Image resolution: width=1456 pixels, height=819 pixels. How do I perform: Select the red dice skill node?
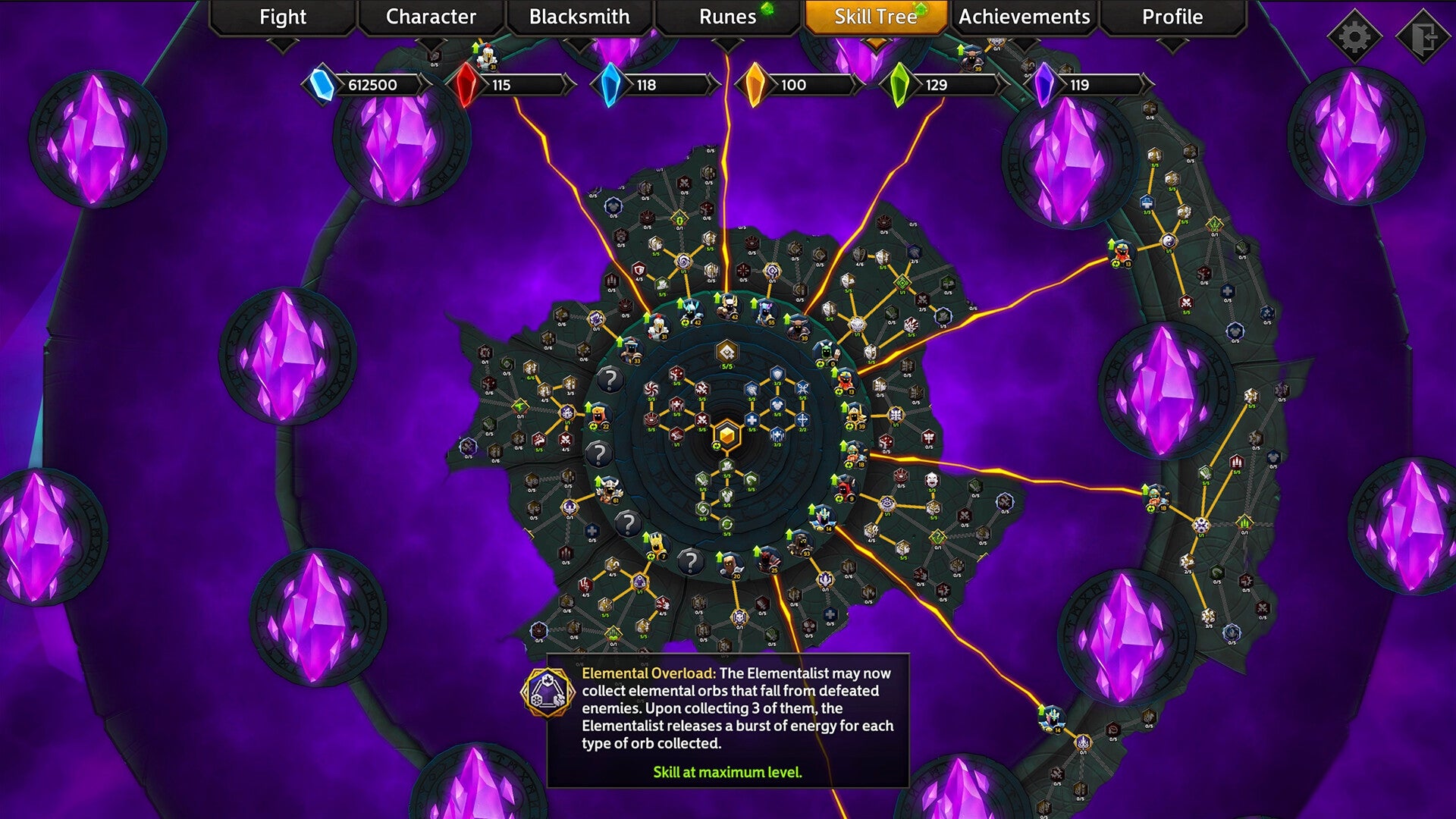click(x=676, y=375)
